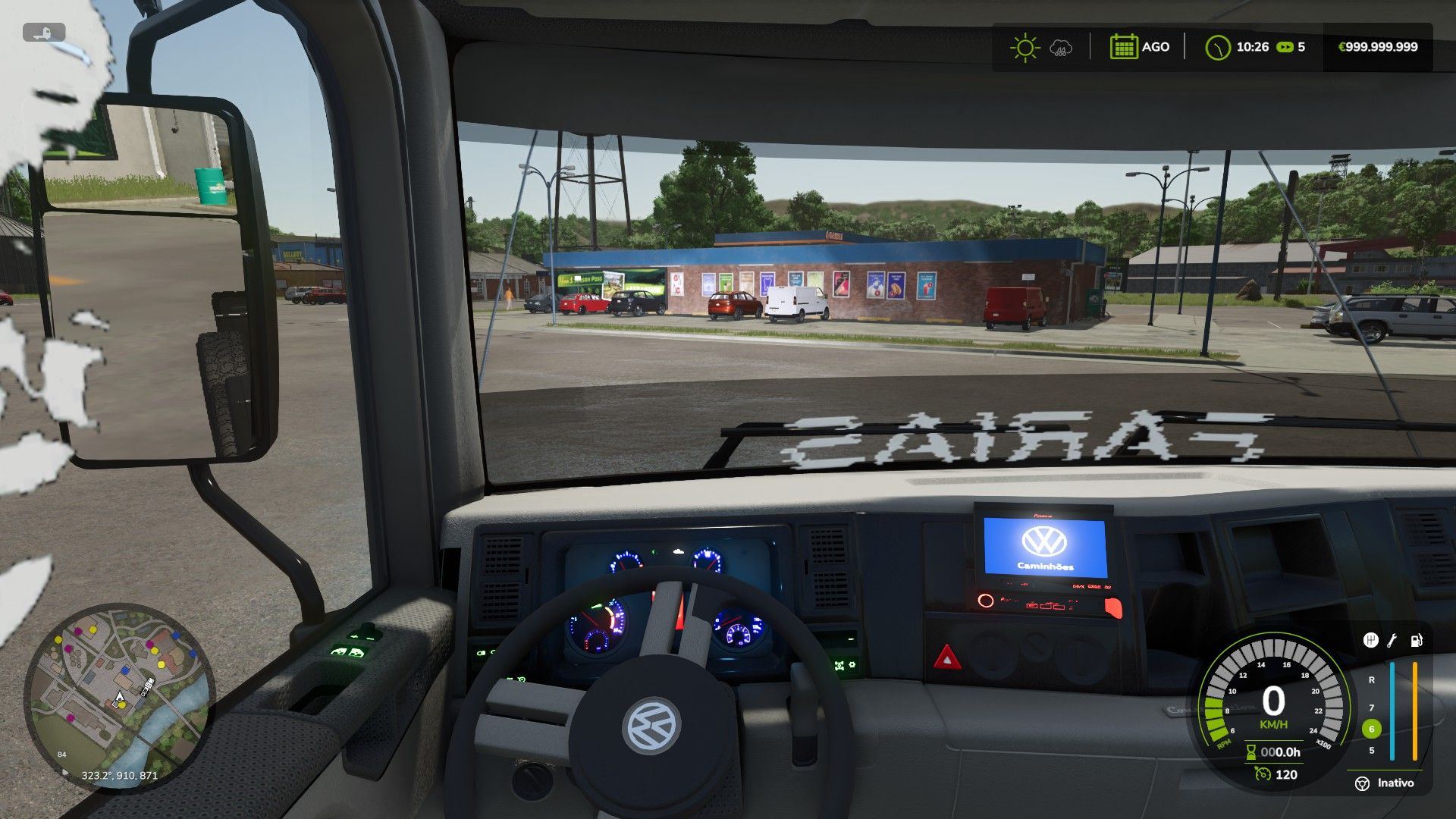Select the gear shift transmission icon
Image resolution: width=1456 pixels, height=819 pixels.
click(1370, 641)
